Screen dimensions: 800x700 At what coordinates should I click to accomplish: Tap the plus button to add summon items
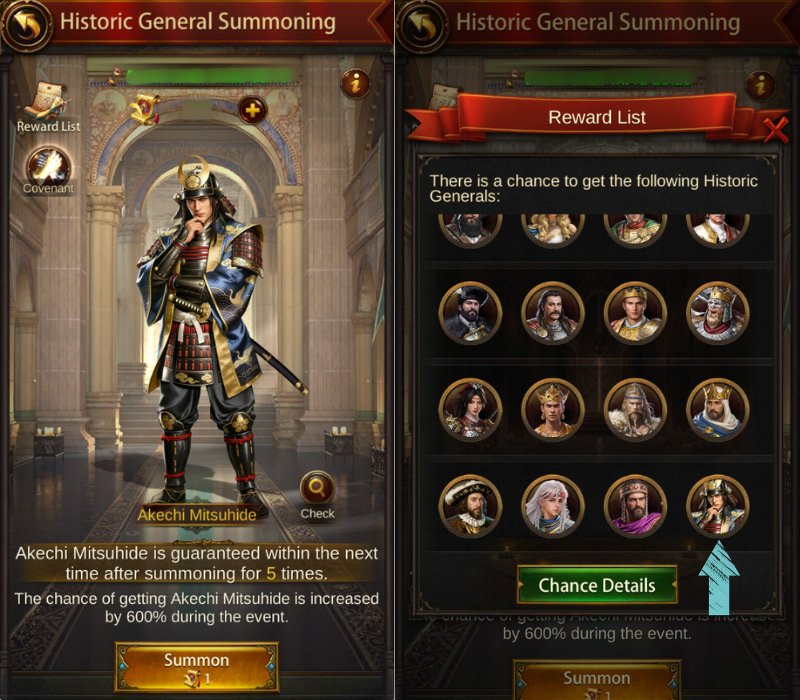point(252,109)
